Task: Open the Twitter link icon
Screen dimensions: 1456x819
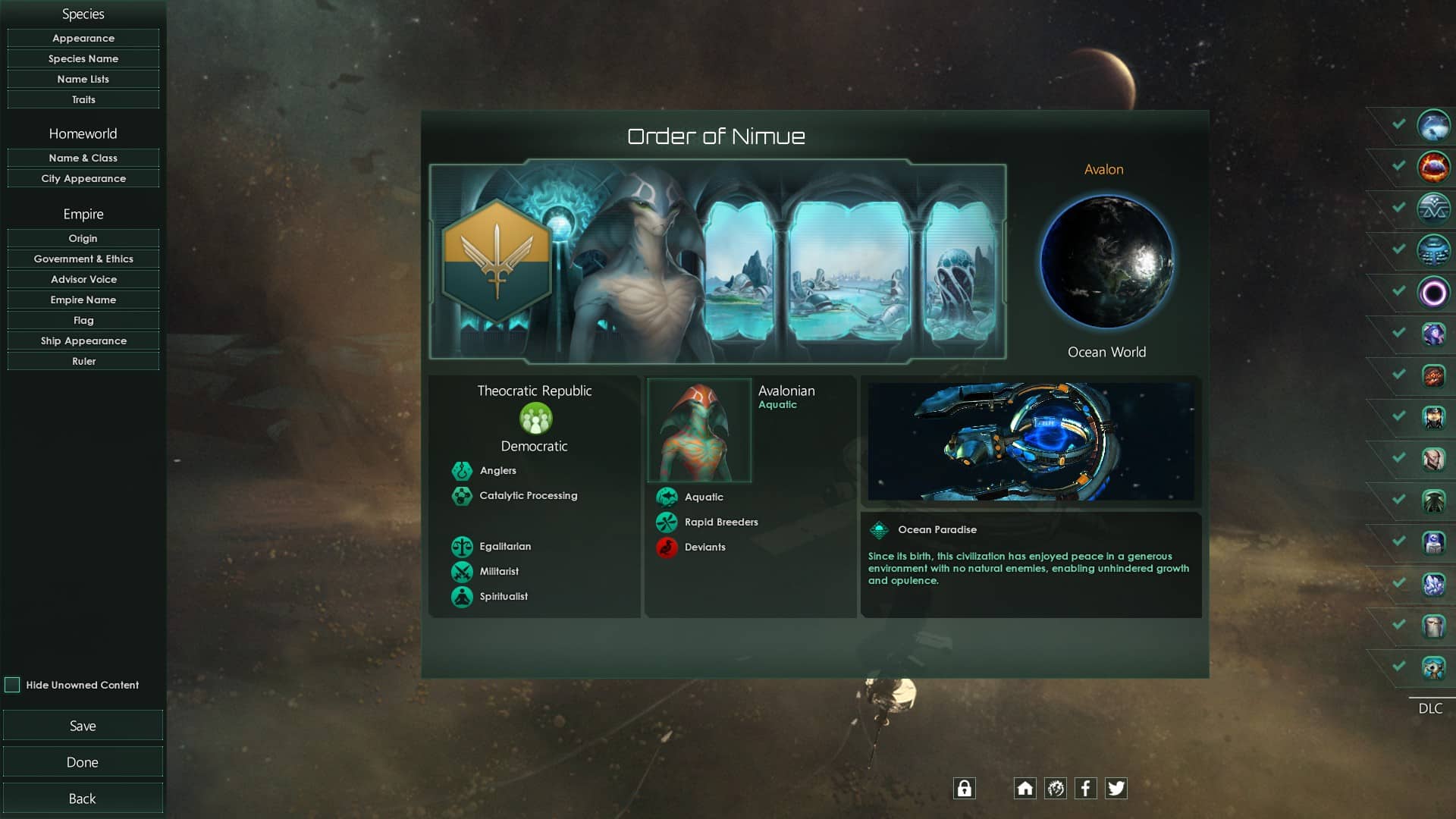Action: (x=1116, y=789)
